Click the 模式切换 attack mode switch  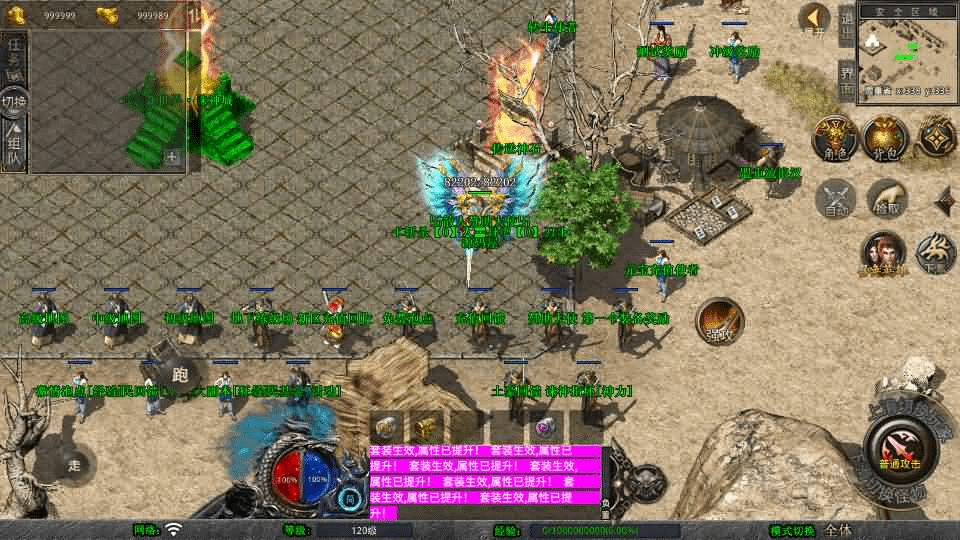(x=792, y=530)
